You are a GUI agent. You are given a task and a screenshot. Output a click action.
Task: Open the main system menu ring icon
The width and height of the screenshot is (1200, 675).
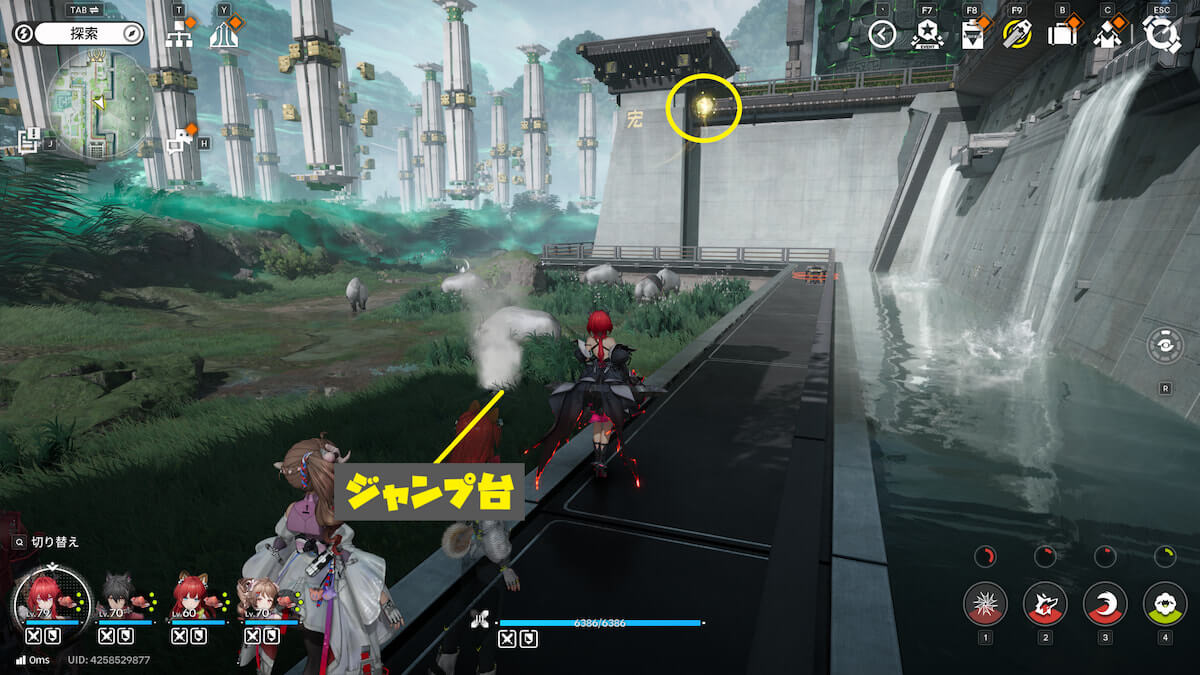coord(1162,35)
